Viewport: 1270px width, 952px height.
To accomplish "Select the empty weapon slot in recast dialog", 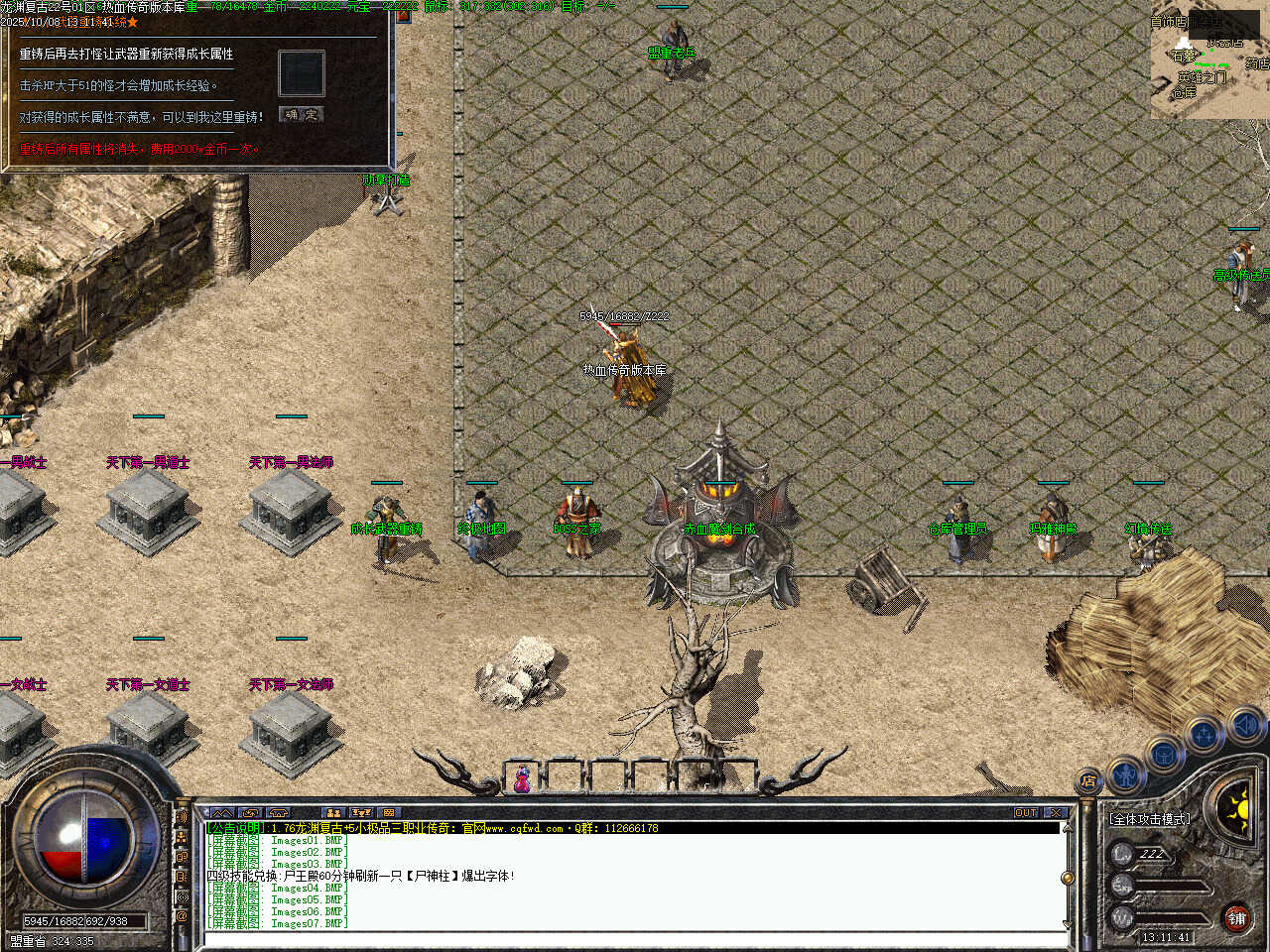I will (x=301, y=73).
